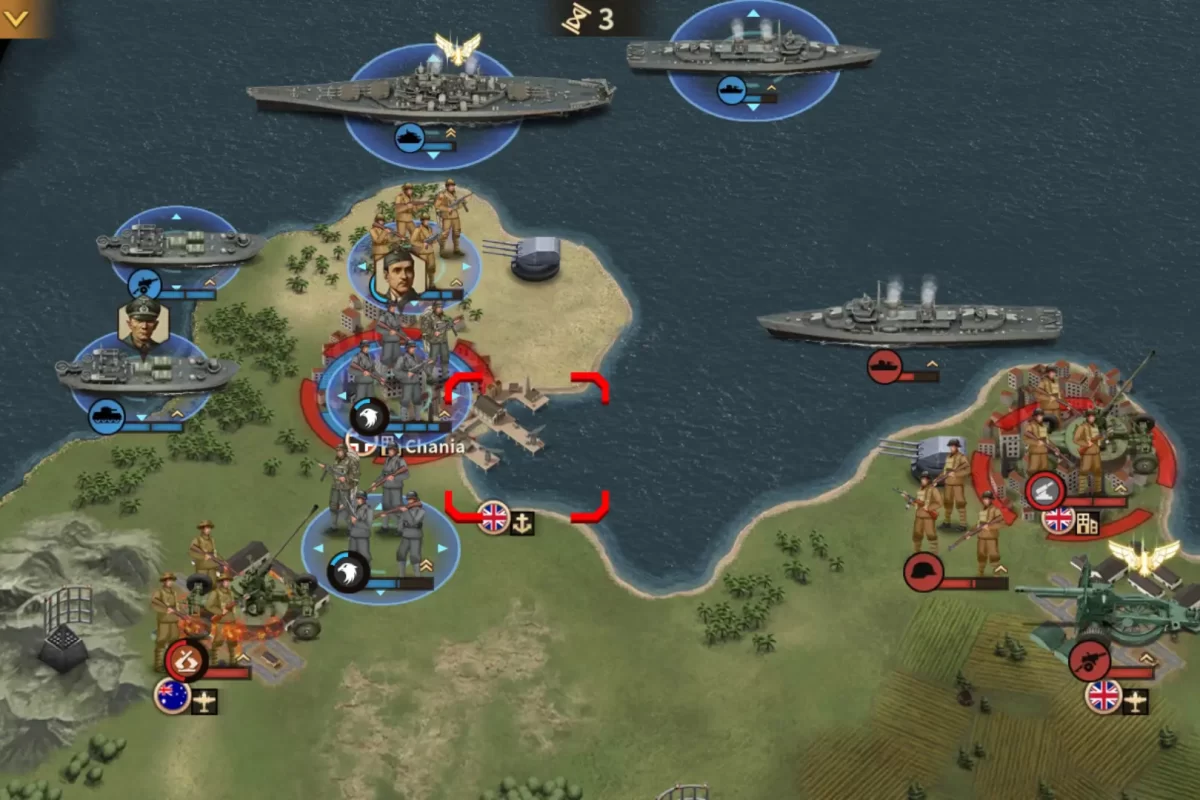
Task: Click the red-bracketed harbor tile
Action: pyautogui.click(x=527, y=445)
